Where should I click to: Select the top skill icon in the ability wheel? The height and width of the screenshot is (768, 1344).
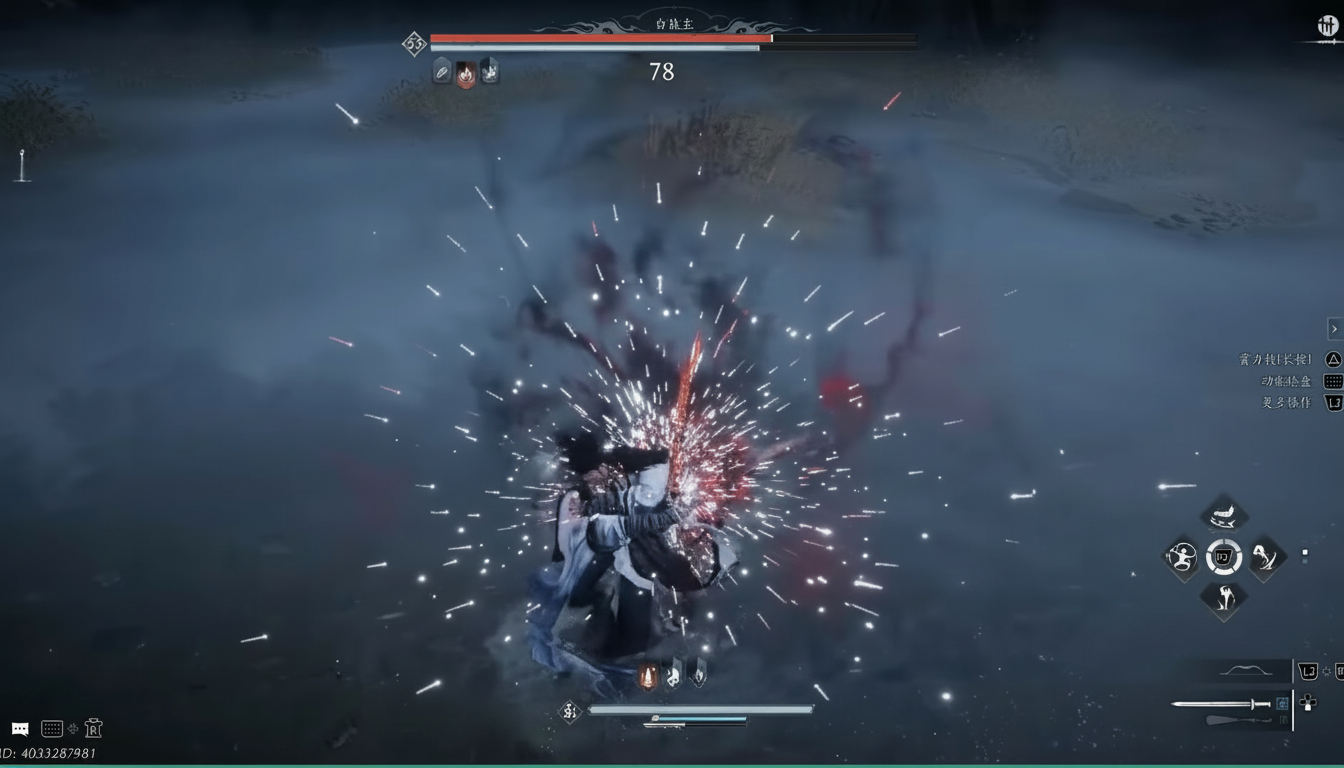pyautogui.click(x=1222, y=513)
